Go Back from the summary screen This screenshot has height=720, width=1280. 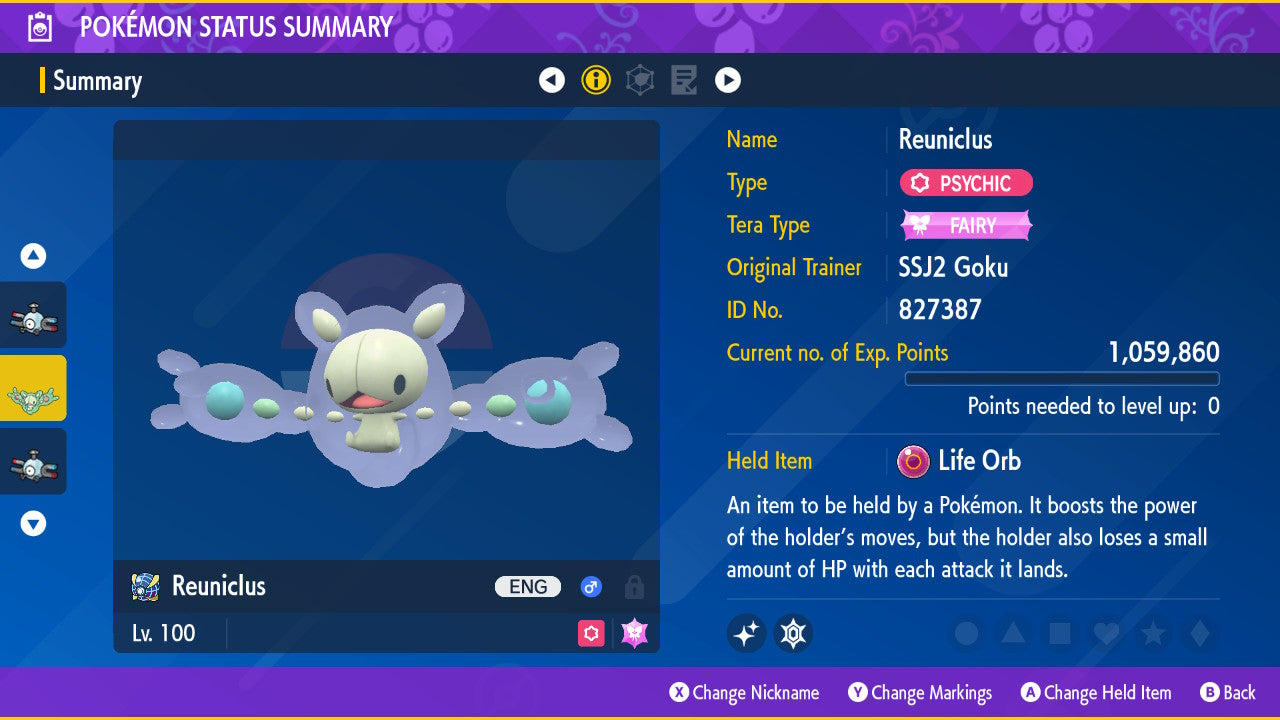coord(1227,692)
